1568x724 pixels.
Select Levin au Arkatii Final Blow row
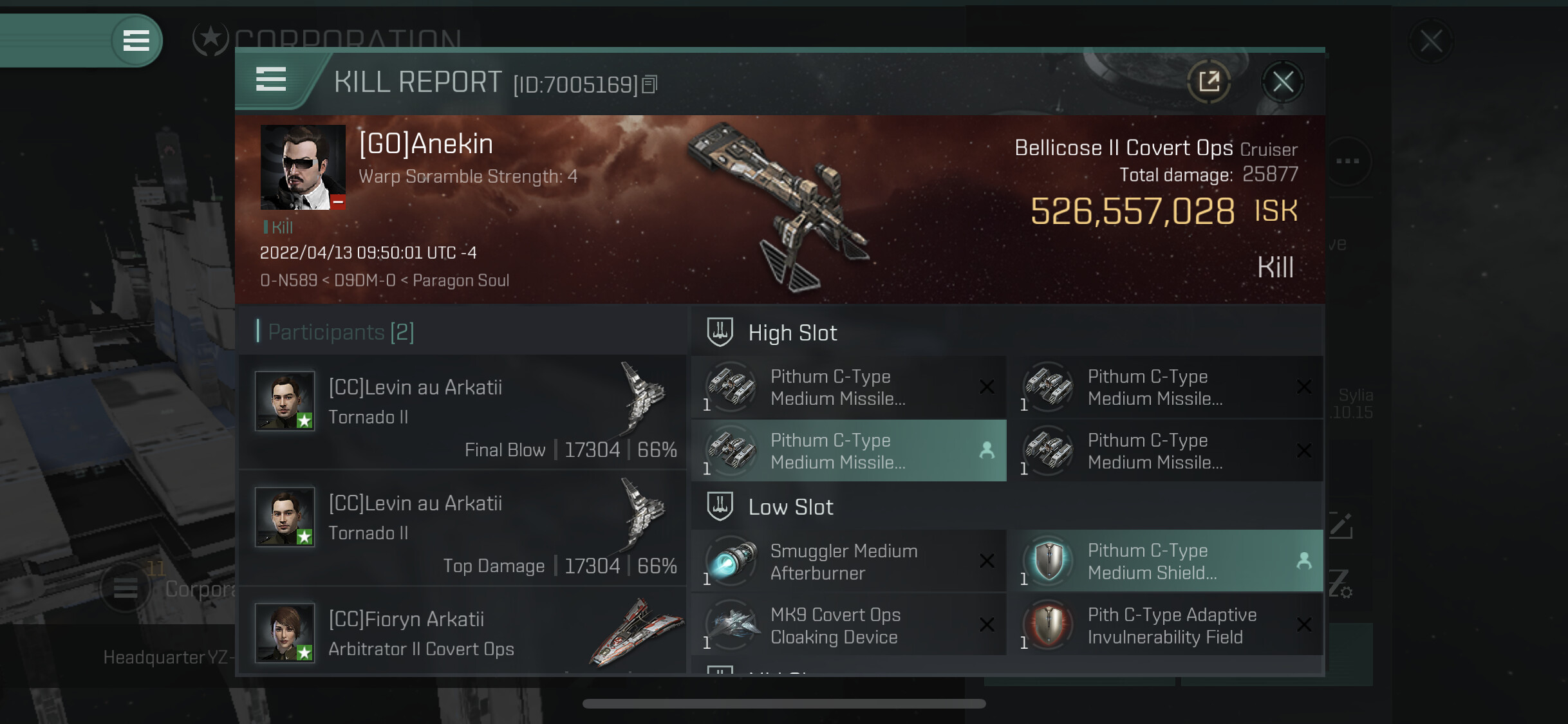(462, 413)
